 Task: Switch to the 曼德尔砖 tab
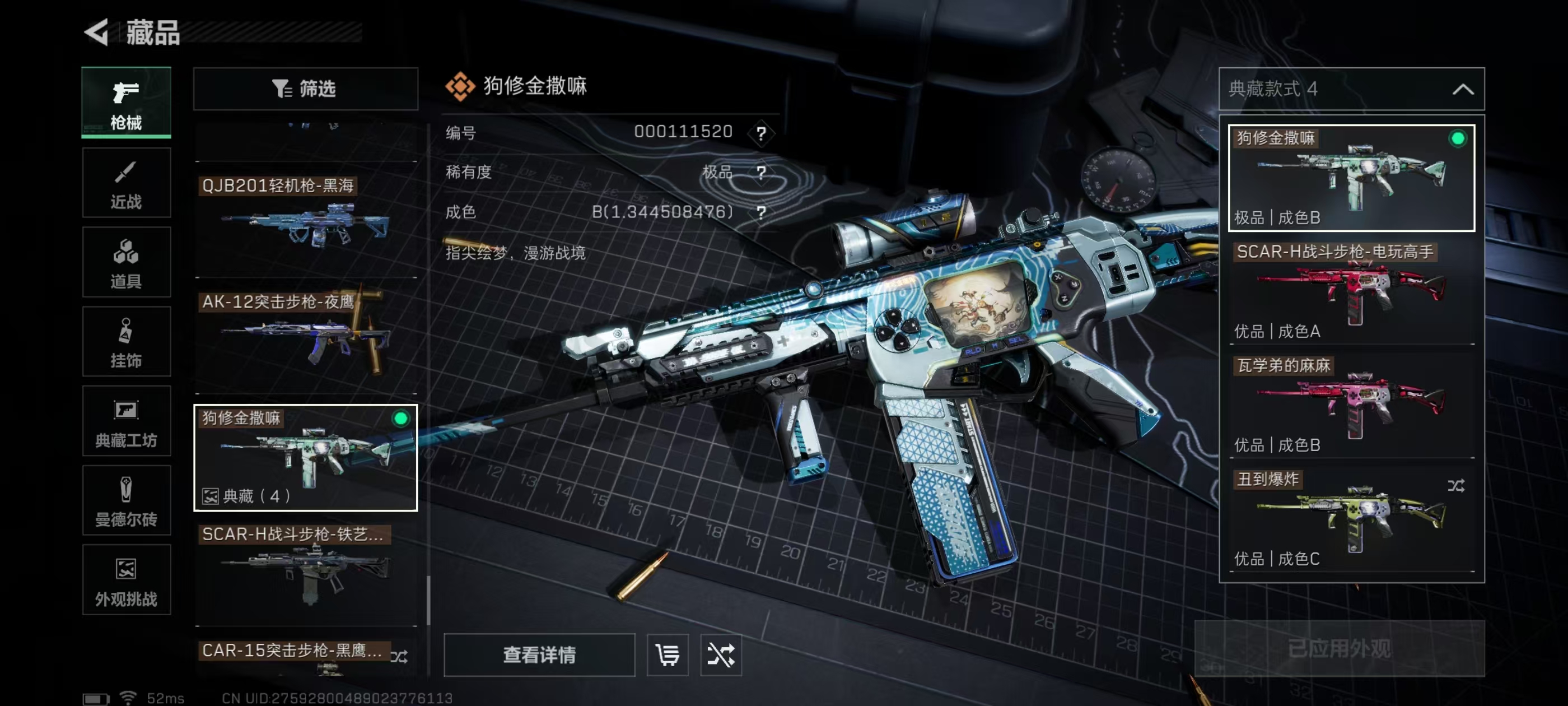point(126,501)
